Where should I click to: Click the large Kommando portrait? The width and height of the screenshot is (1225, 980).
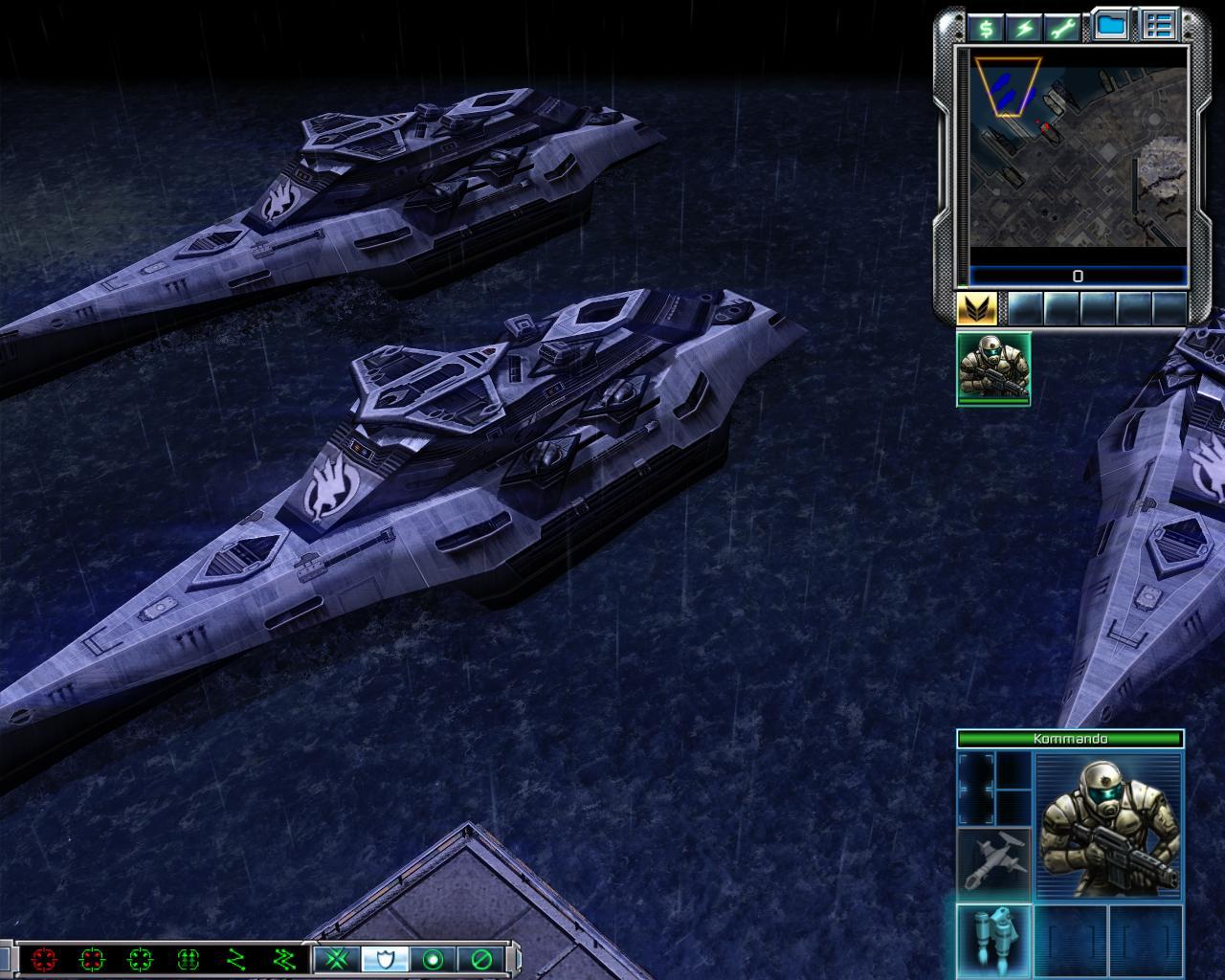[x=1108, y=826]
